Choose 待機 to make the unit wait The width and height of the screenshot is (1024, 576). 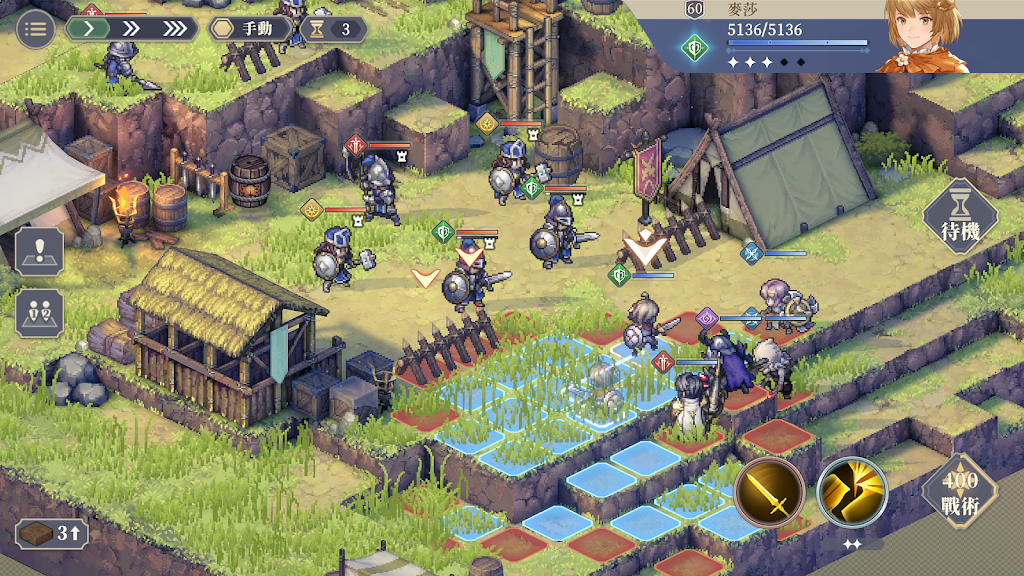pyautogui.click(x=960, y=217)
